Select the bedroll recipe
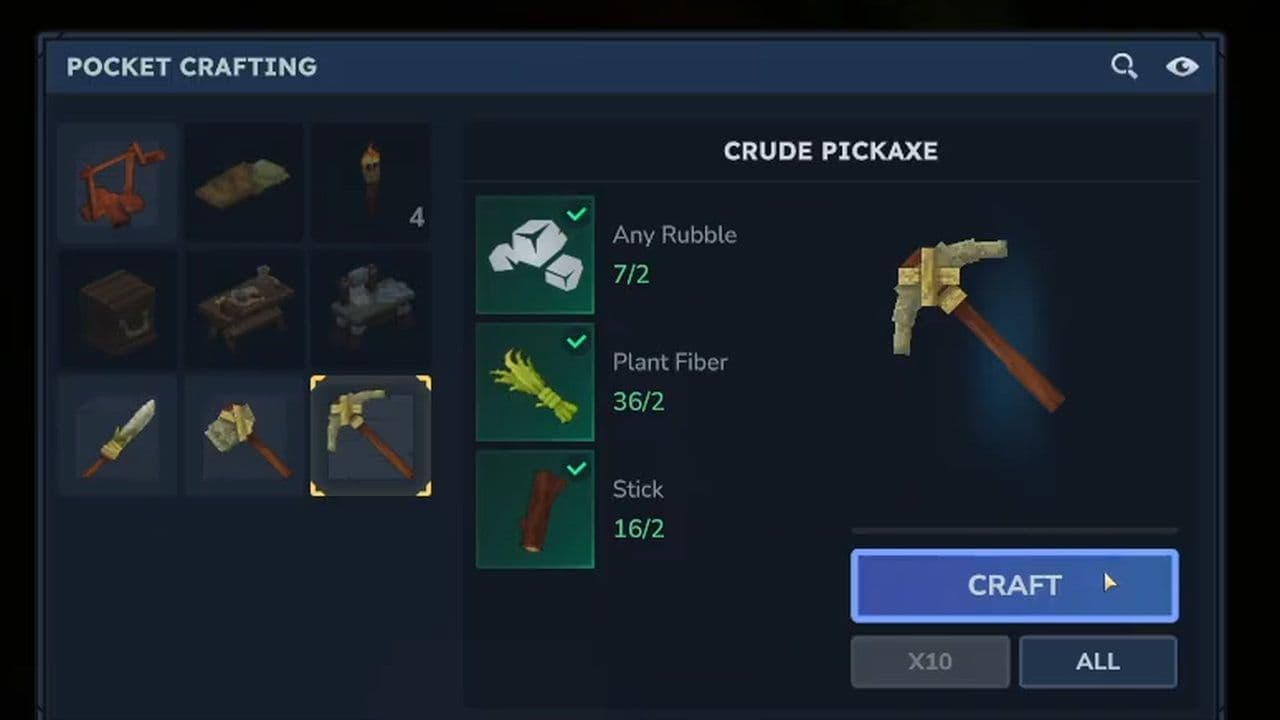The width and height of the screenshot is (1280, 720). point(244,182)
